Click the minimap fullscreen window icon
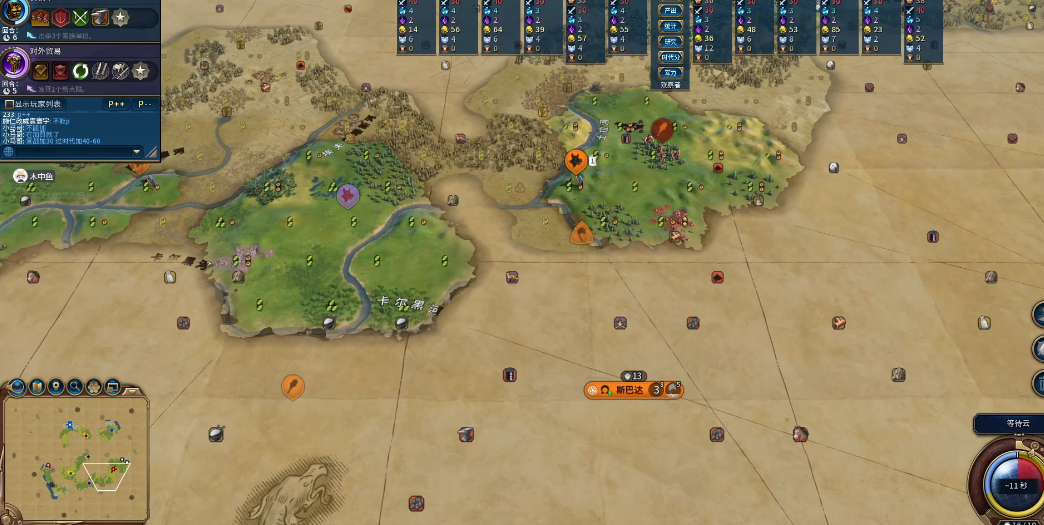Screen dimensions: 1044x525 point(113,387)
